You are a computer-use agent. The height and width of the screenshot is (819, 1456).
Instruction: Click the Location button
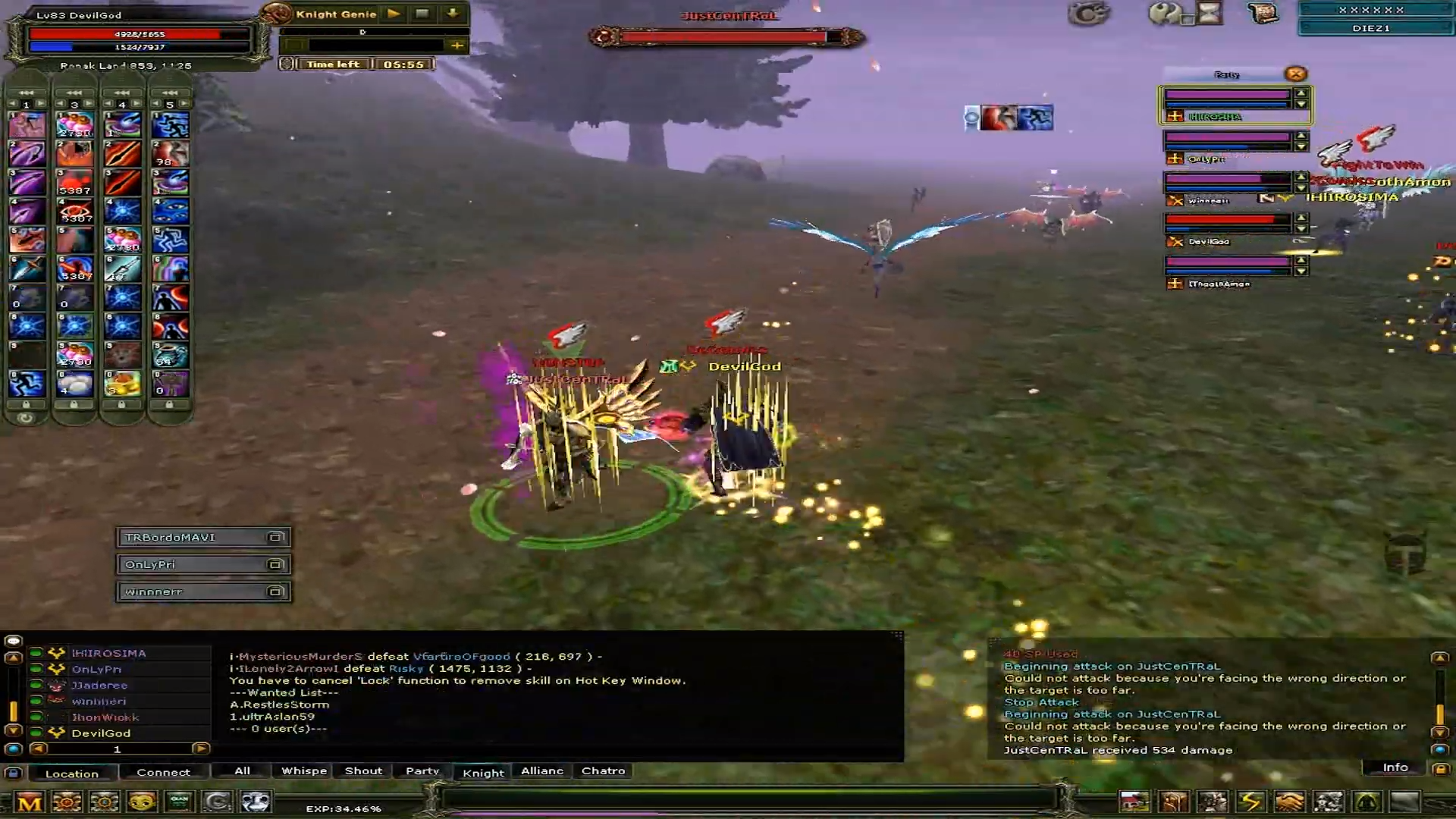tap(72, 773)
